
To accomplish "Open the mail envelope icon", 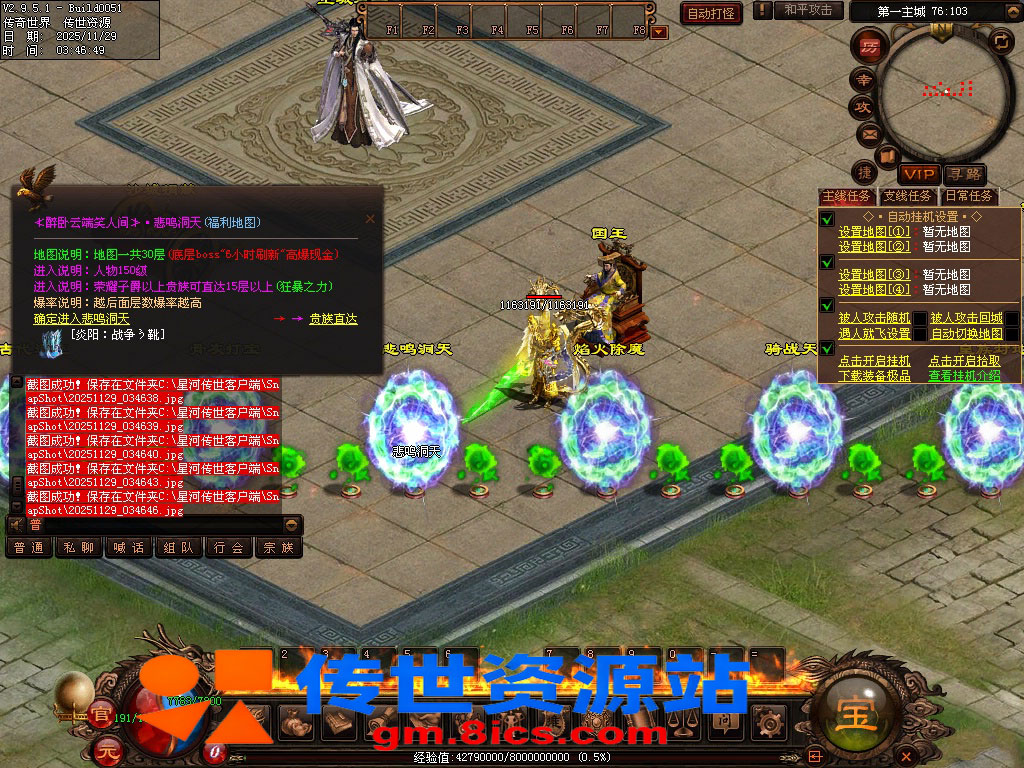I will (x=868, y=133).
